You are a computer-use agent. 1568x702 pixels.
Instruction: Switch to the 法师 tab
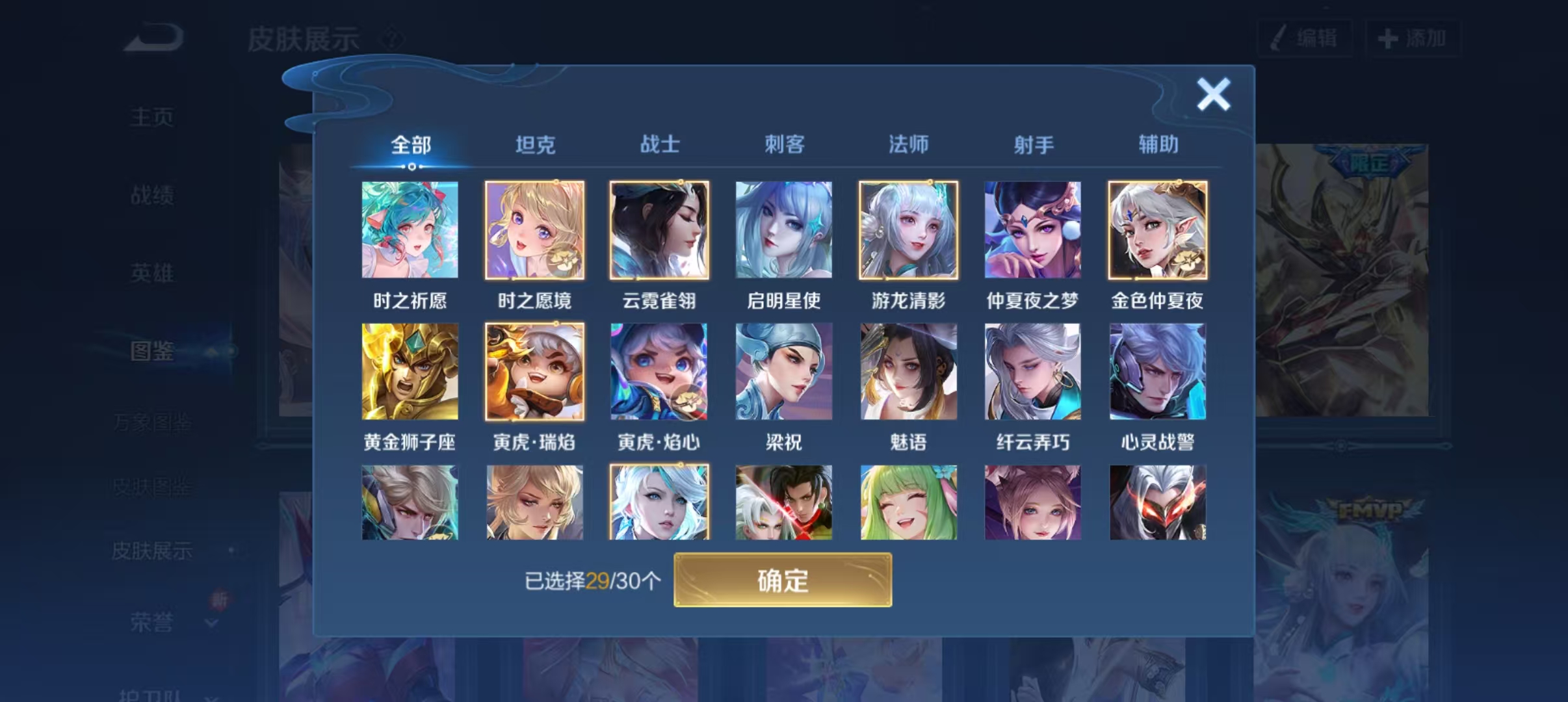coord(909,145)
